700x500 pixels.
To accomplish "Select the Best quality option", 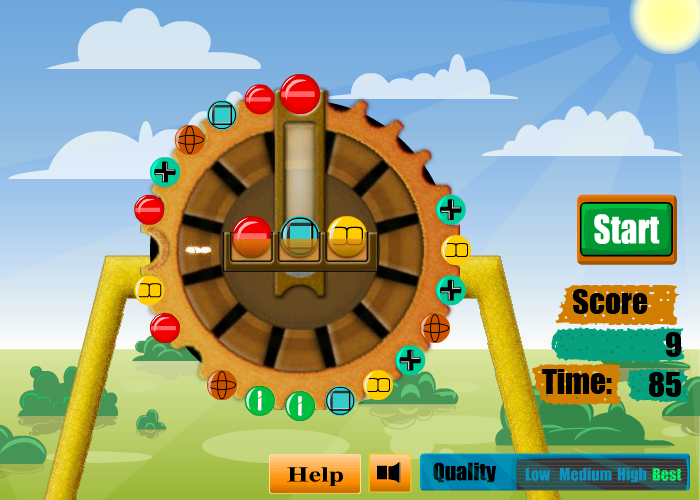I will pos(667,475).
